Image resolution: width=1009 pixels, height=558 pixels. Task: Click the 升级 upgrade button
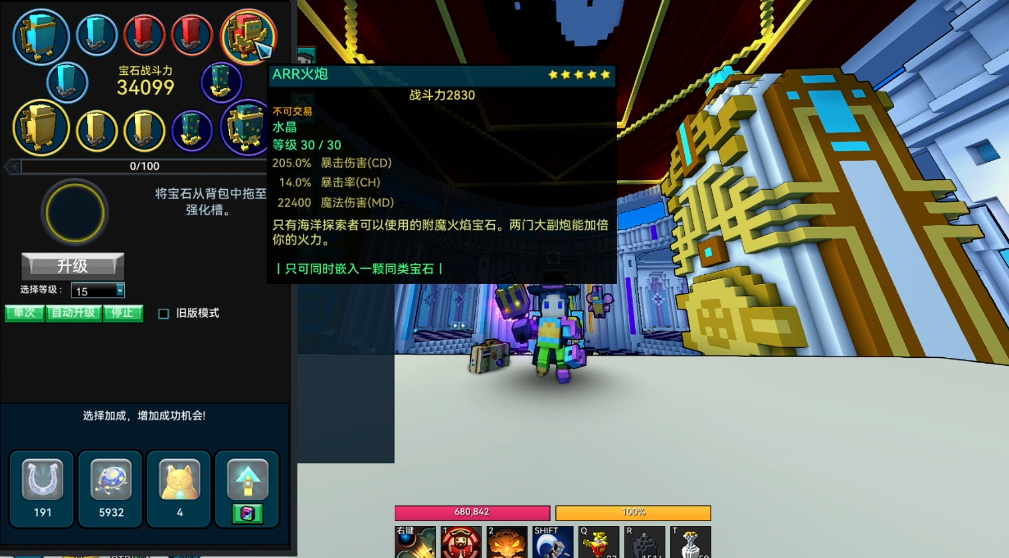pos(73,266)
